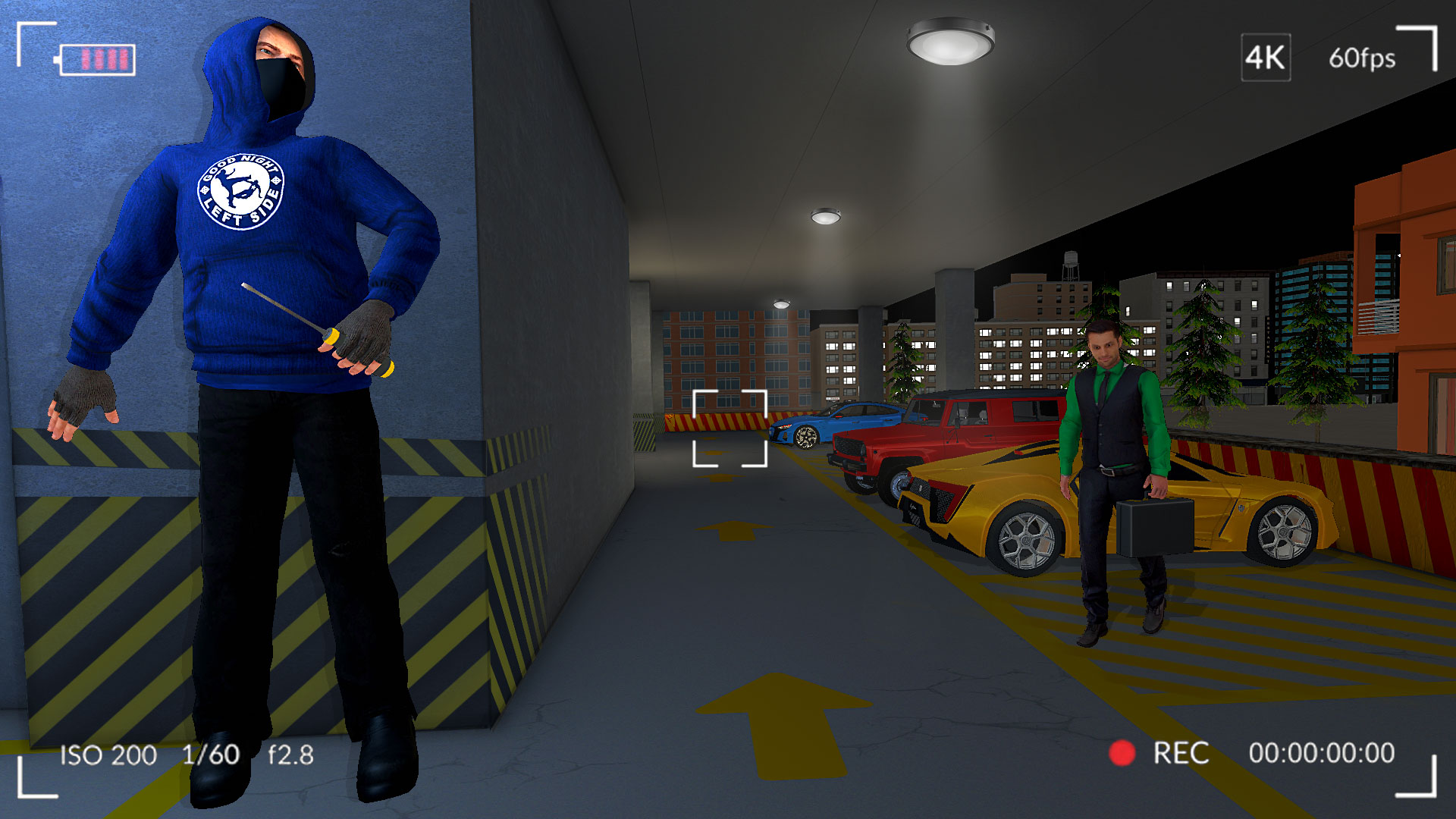Image resolution: width=1456 pixels, height=819 pixels.
Task: Select the 4K resolution badge
Action: pos(1265,58)
